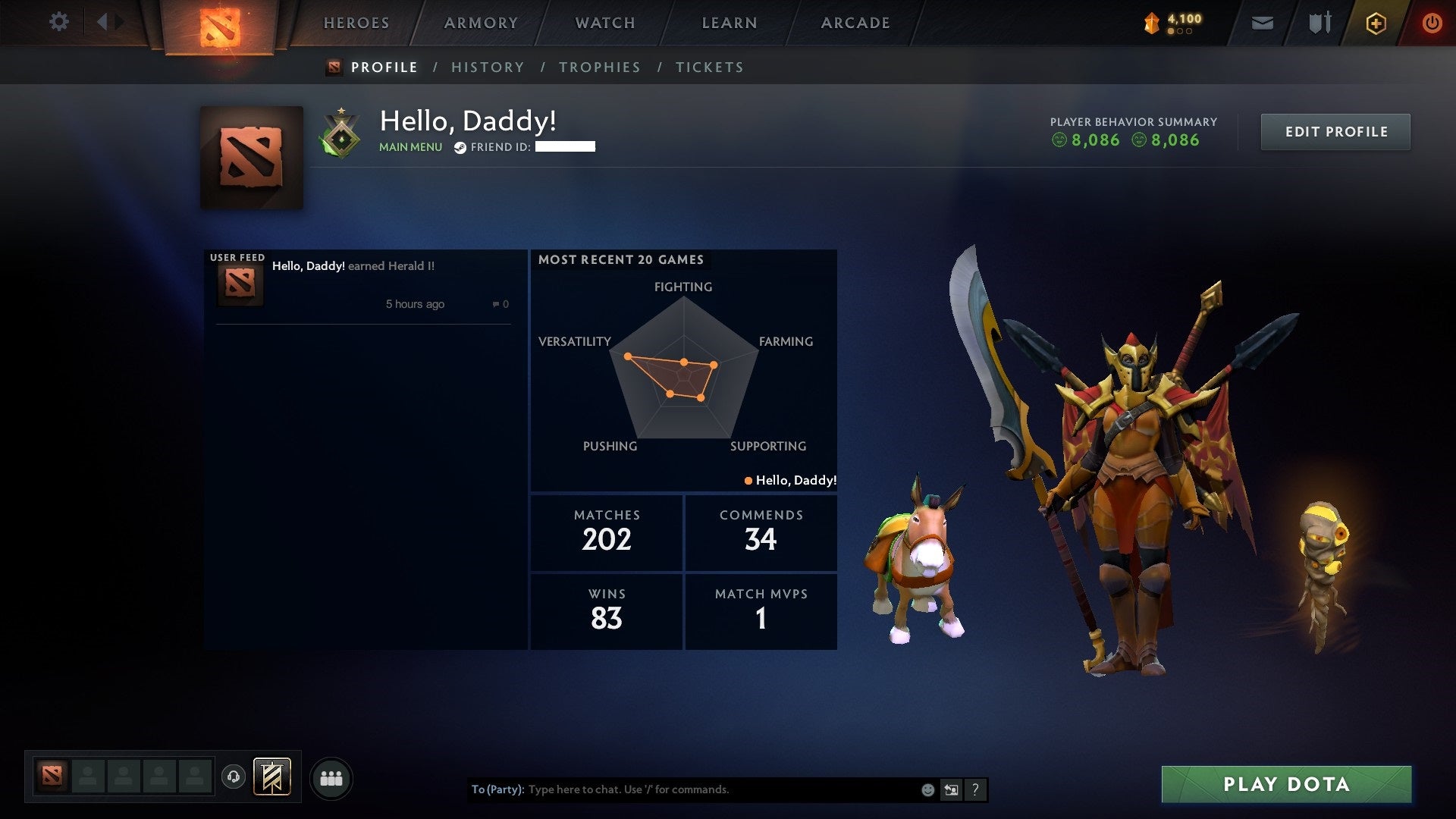Click the power/logout icon
Viewport: 1456px width, 819px height.
[1432, 22]
